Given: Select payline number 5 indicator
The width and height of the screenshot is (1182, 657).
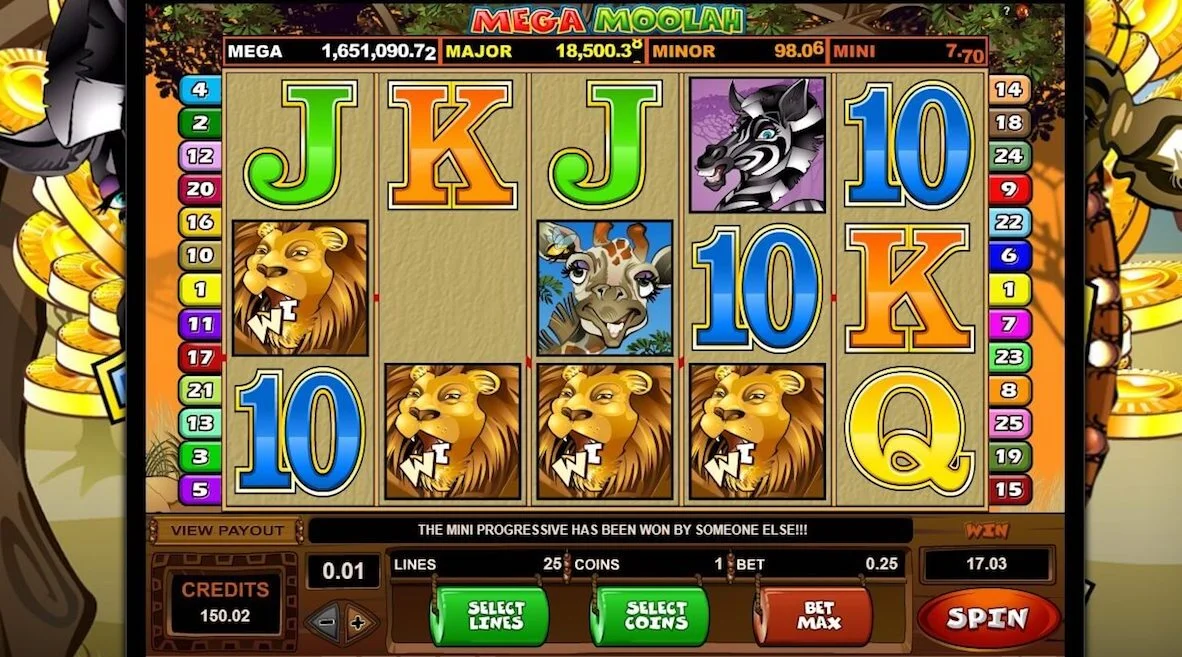Looking at the screenshot, I should [200, 490].
